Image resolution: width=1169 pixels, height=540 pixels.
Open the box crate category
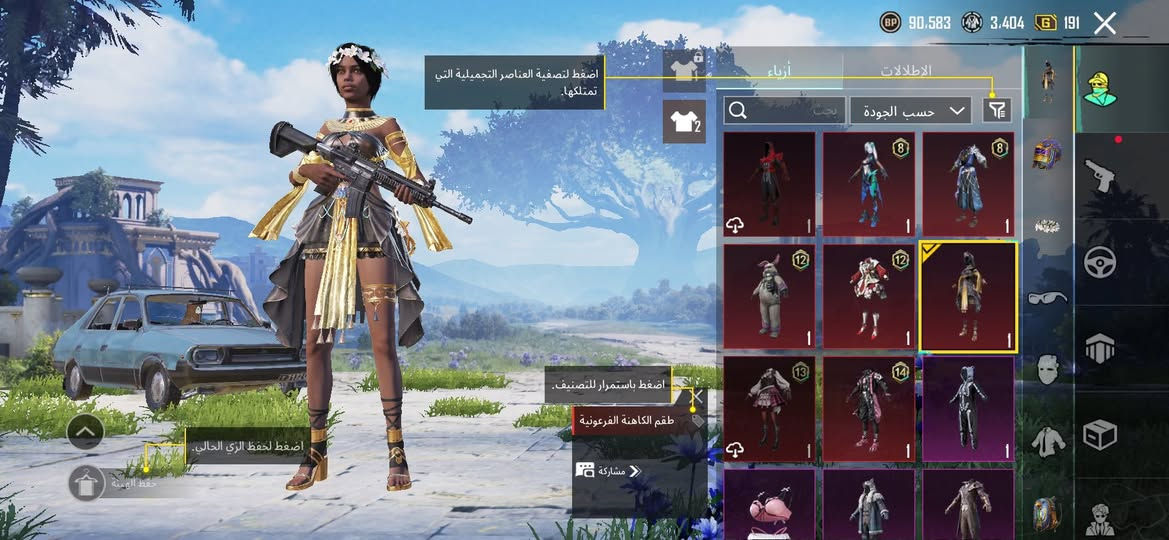(1100, 435)
